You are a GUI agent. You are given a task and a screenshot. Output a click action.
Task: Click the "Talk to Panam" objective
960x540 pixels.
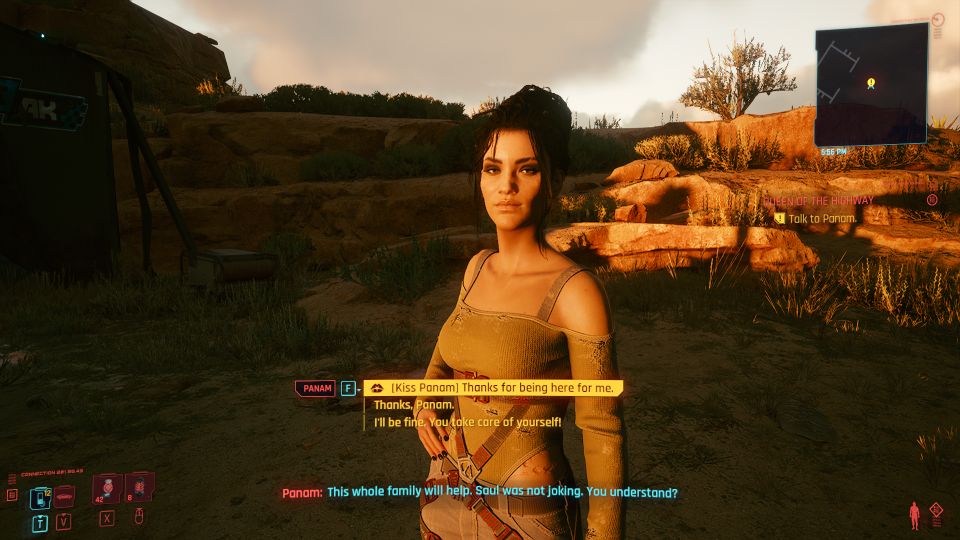click(x=822, y=218)
